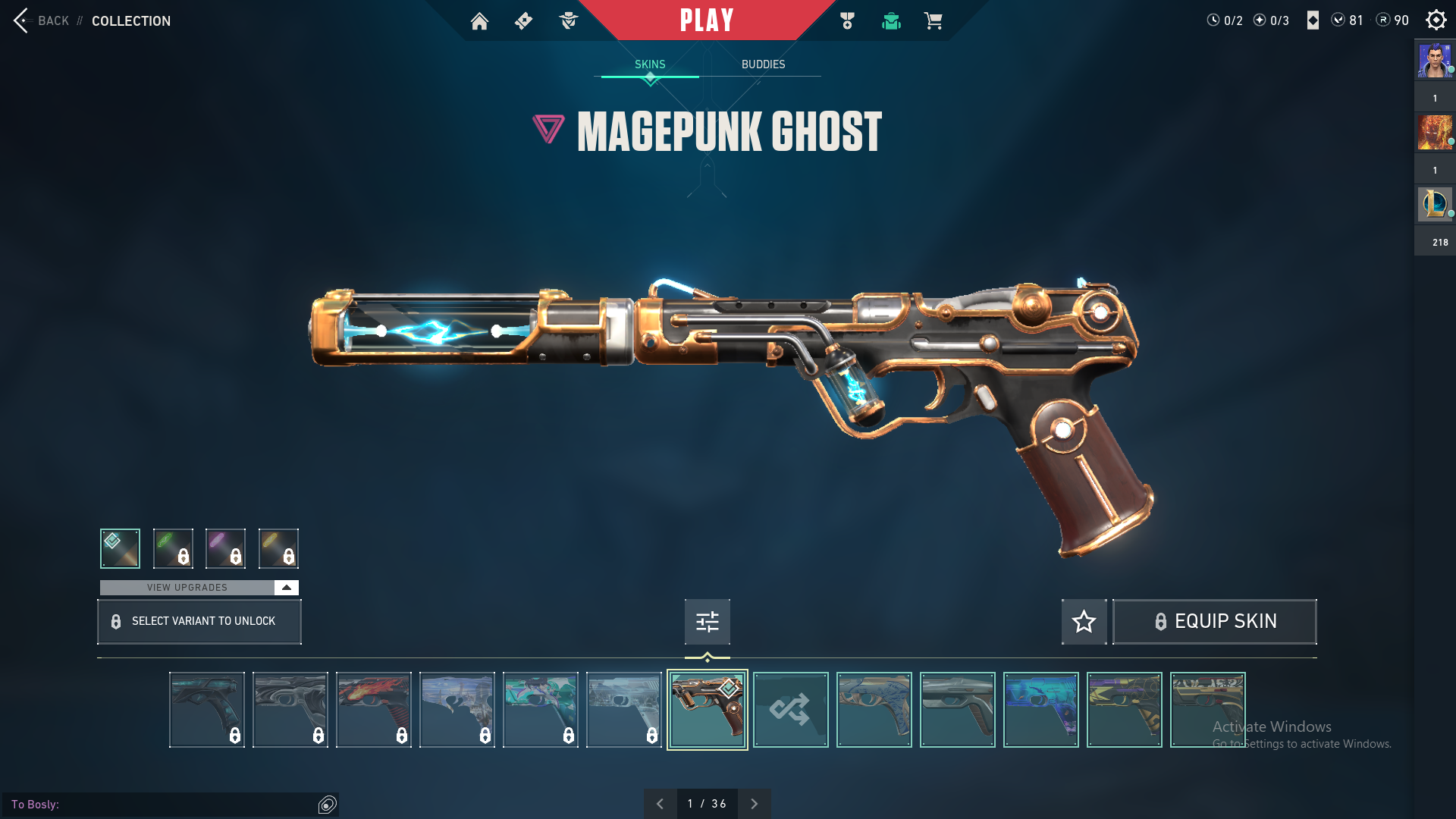
Task: Open the store shopping cart
Action: (x=933, y=21)
